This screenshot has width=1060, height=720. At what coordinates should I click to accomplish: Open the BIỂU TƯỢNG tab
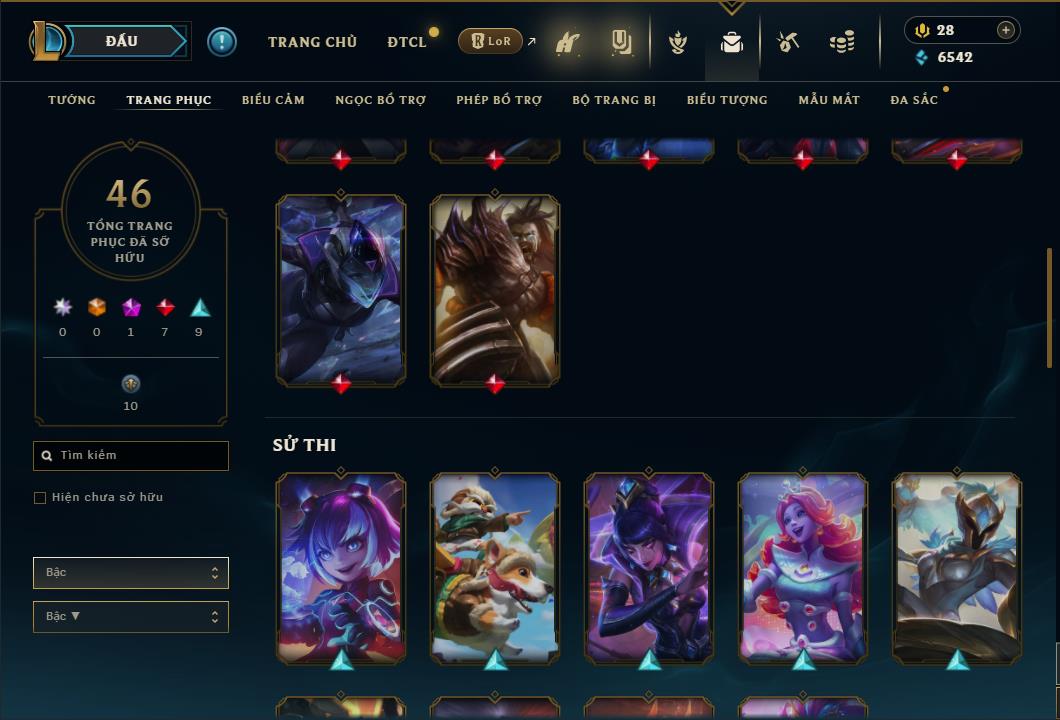[727, 100]
